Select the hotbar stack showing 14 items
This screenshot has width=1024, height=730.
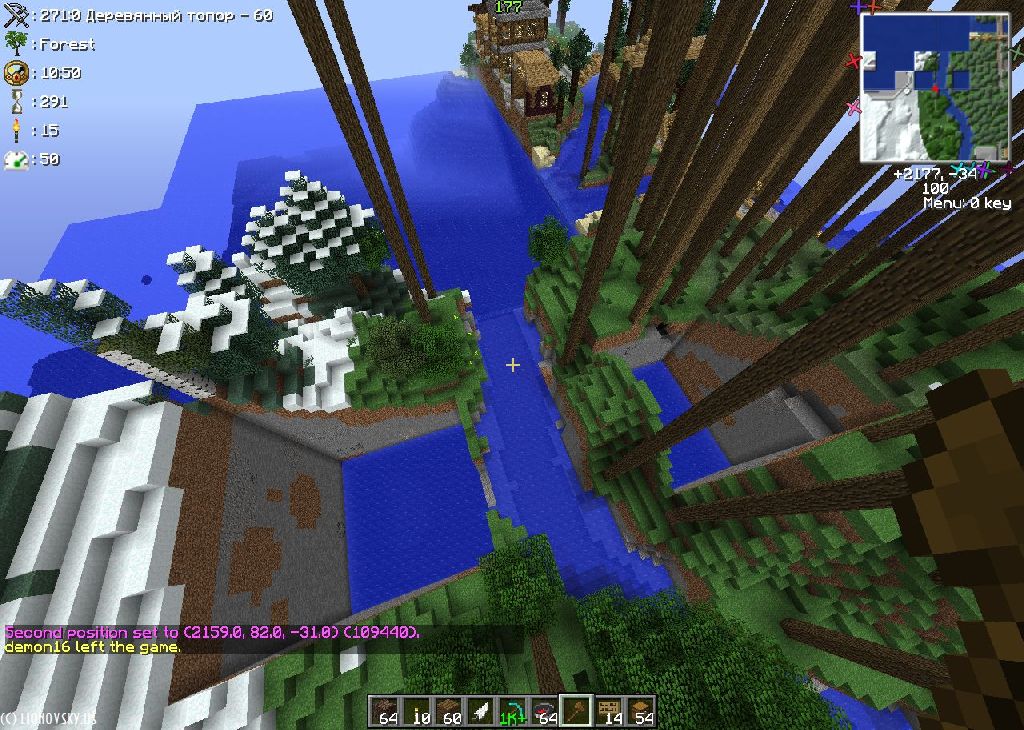pos(608,710)
